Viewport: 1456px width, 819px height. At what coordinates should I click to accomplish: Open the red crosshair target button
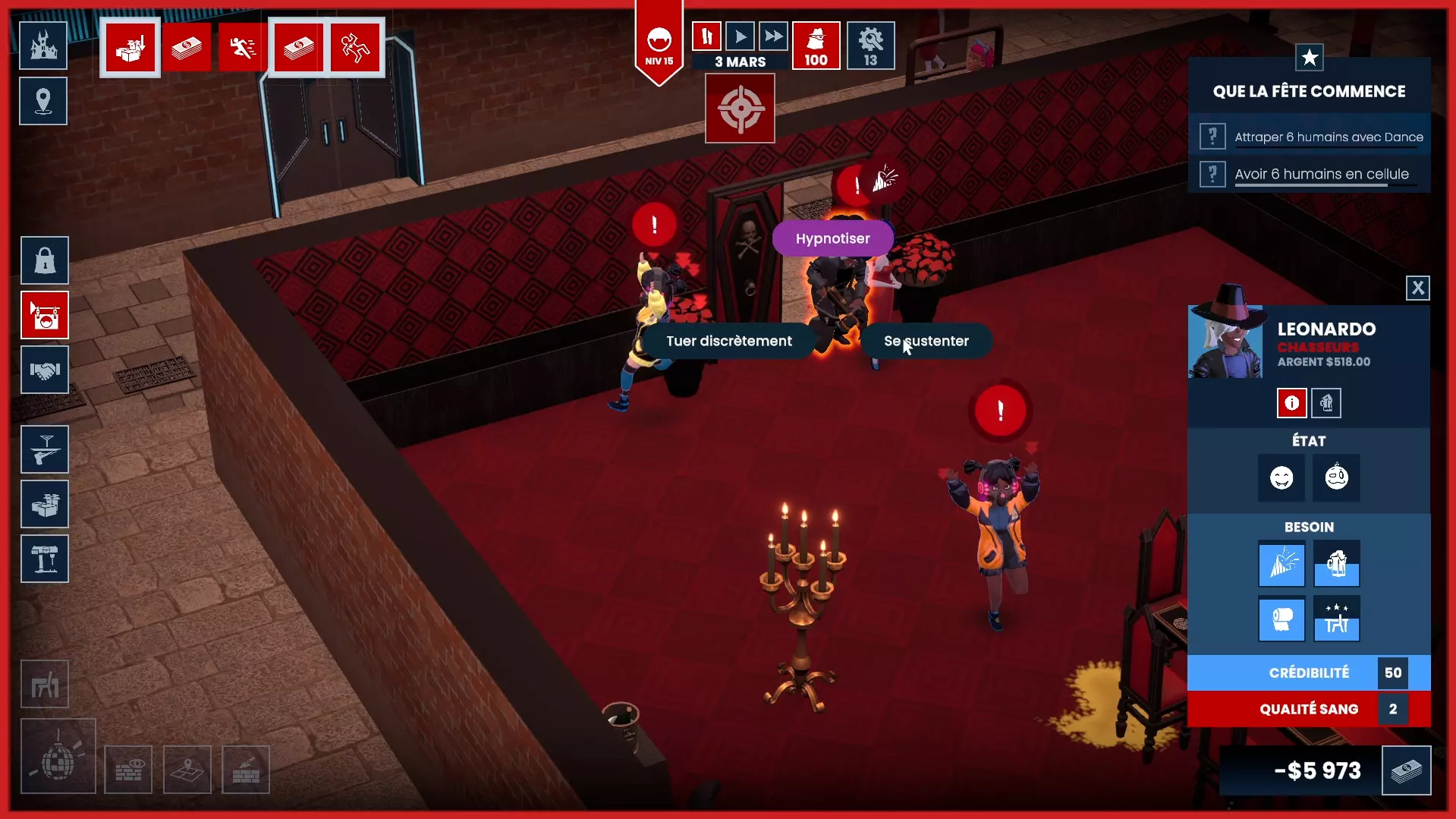[740, 109]
